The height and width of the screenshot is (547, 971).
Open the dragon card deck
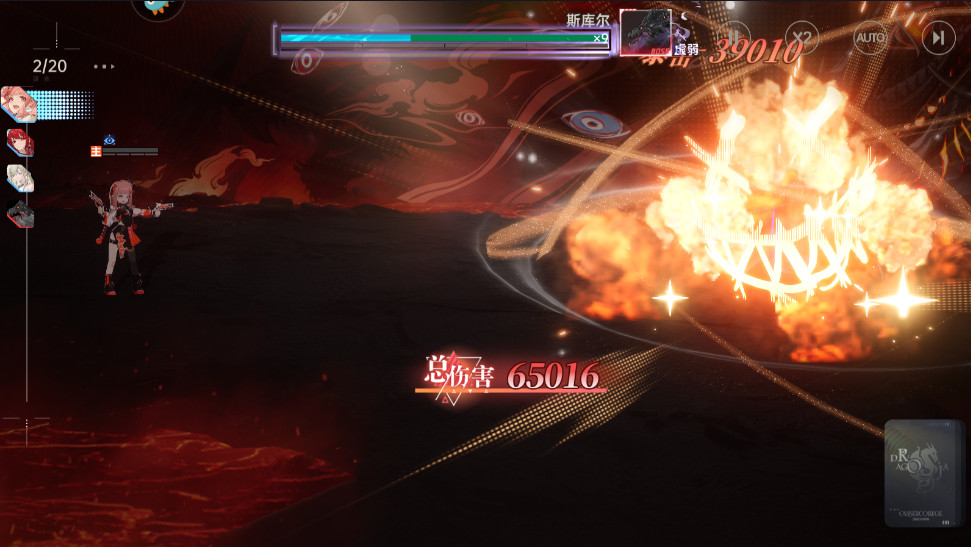point(923,473)
